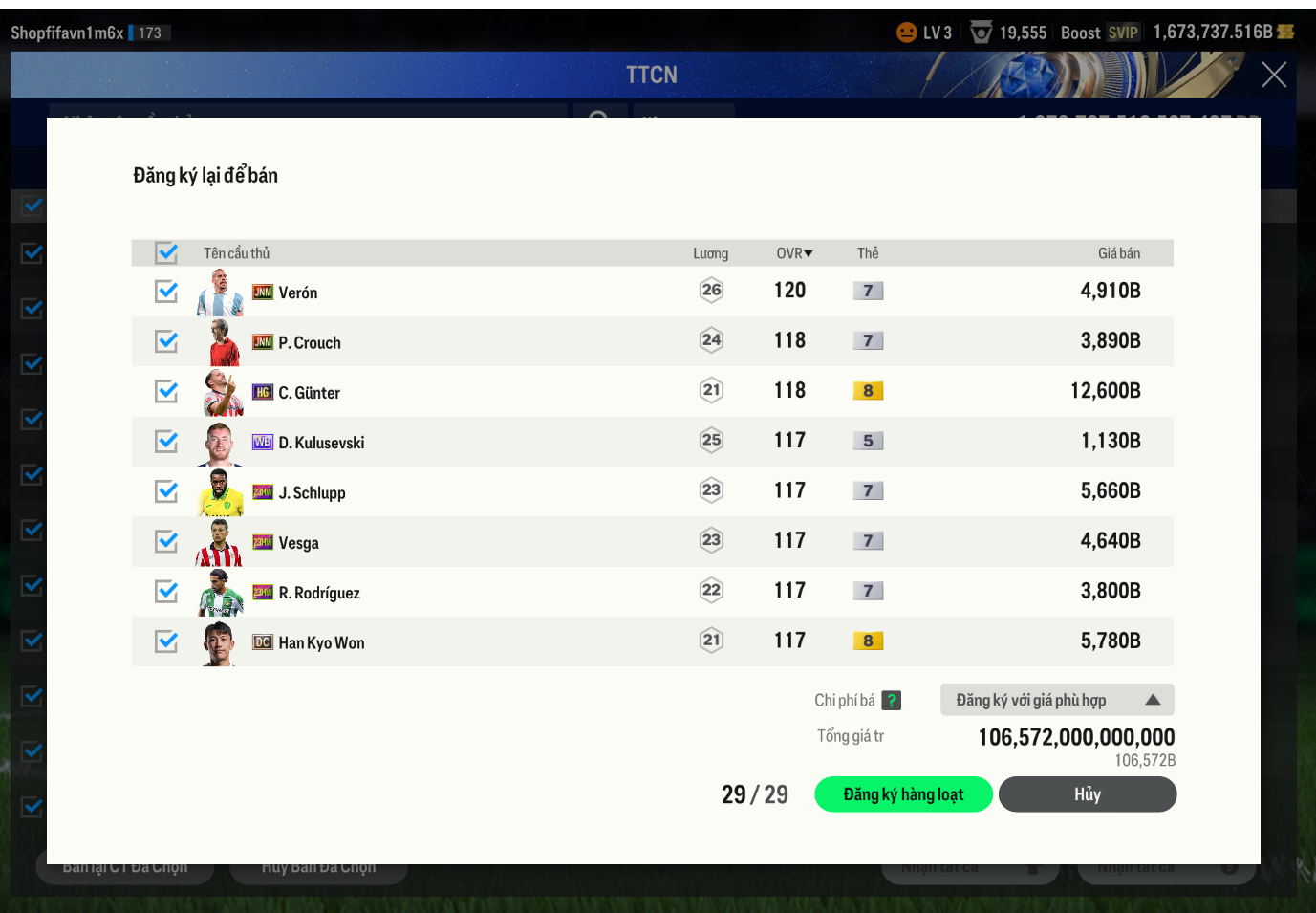This screenshot has height=913, width=1316.
Task: Toggle the select-all checkbox in the header row
Action: (167, 252)
